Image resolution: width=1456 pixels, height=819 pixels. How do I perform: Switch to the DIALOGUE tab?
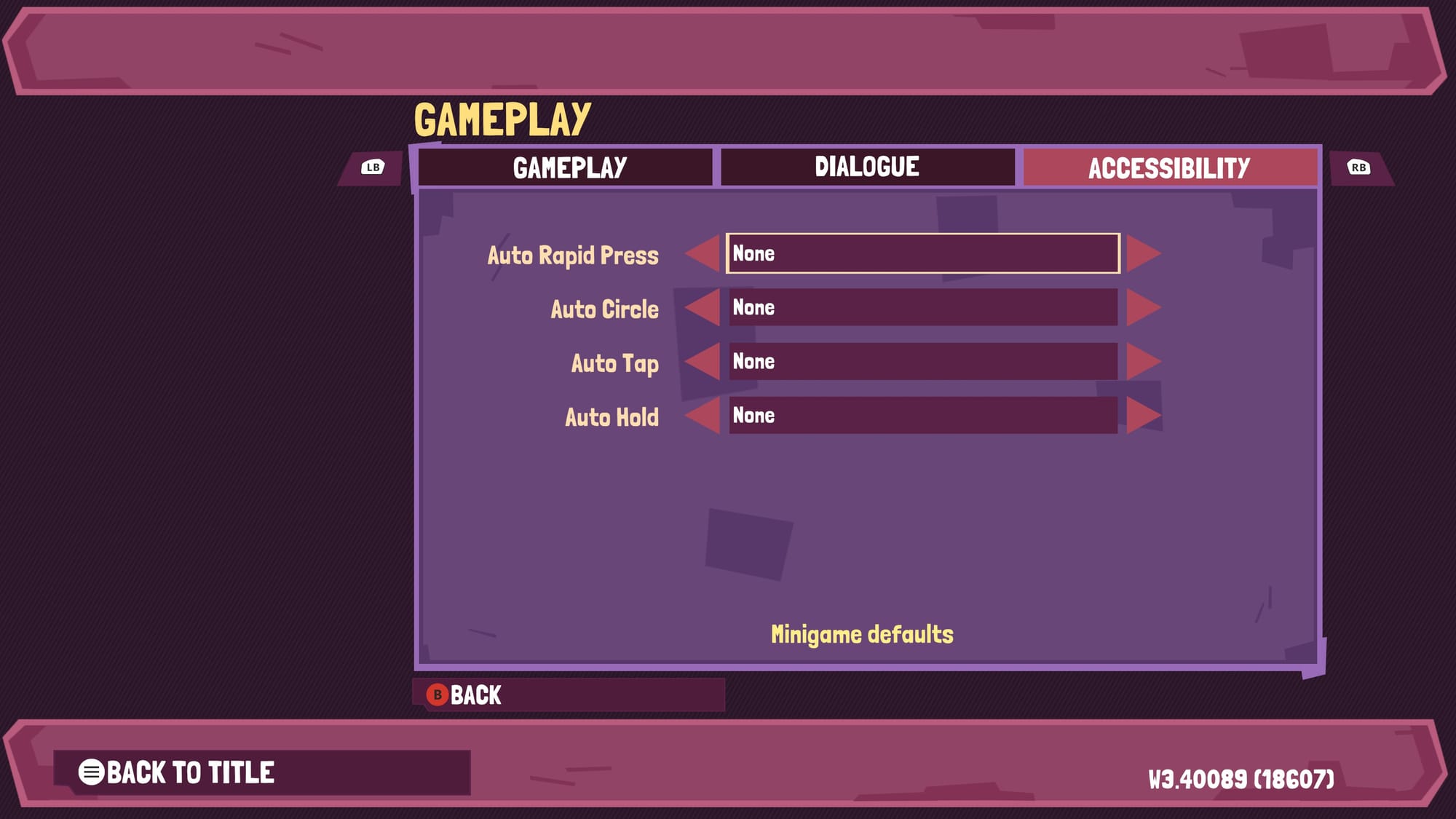click(868, 167)
